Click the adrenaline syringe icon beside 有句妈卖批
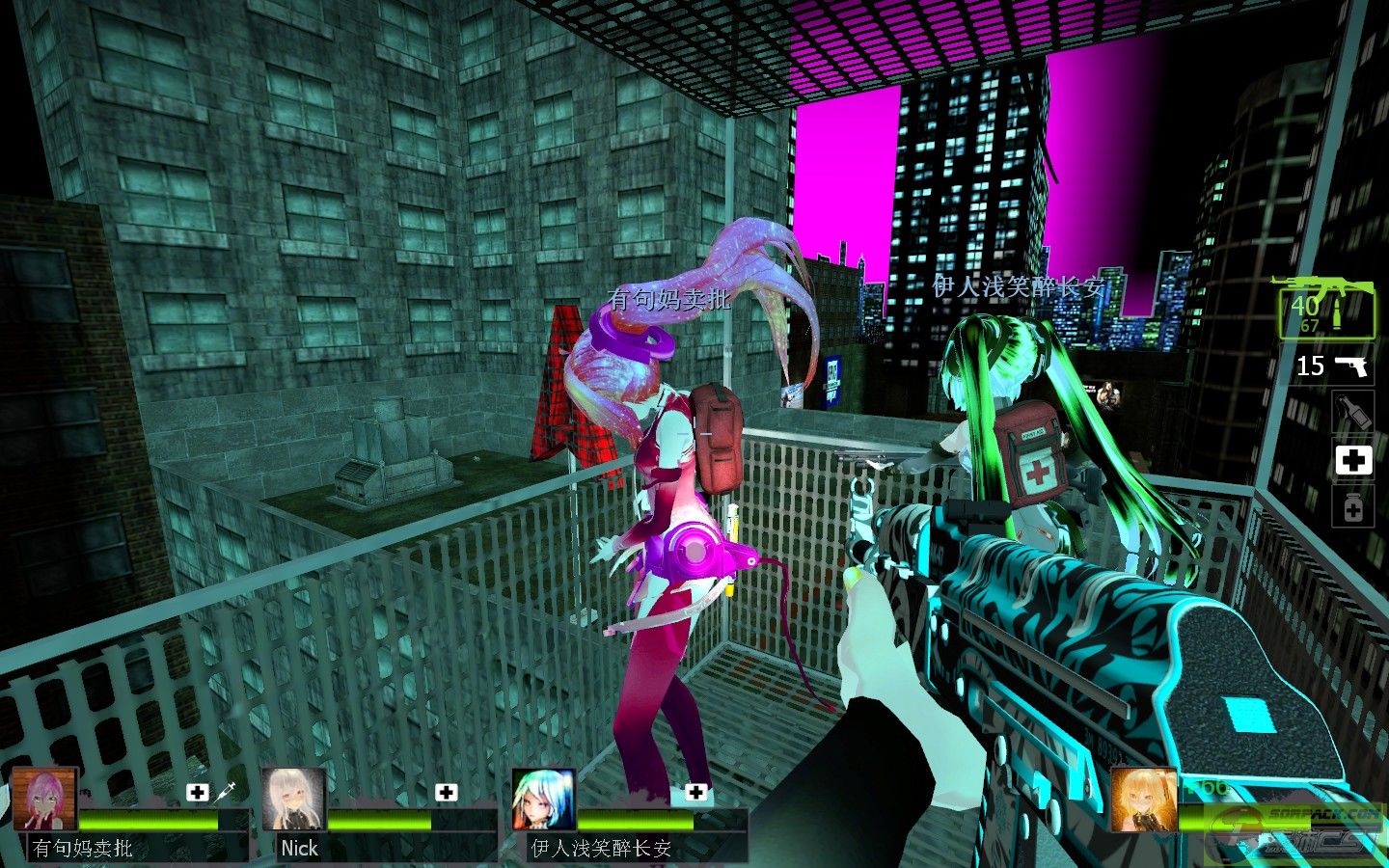1389x868 pixels. [224, 793]
